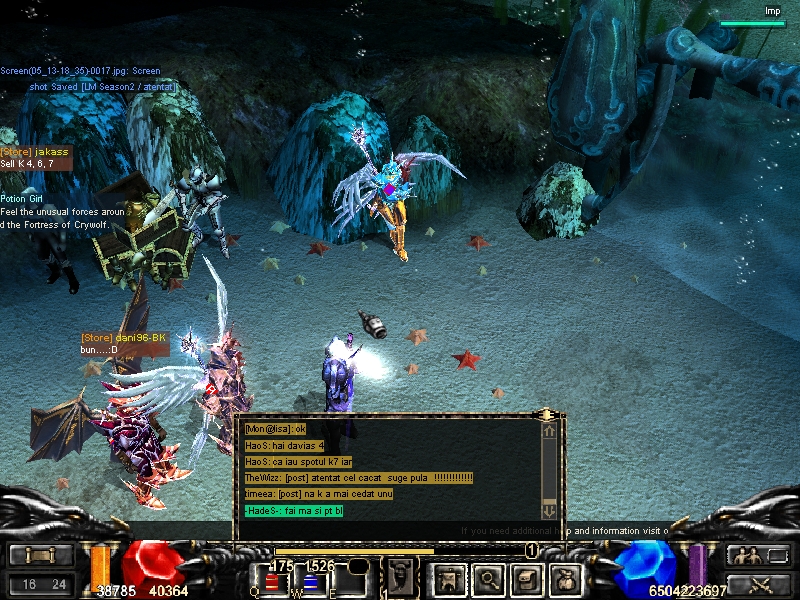The height and width of the screenshot is (600, 800).
Task: Click the pouch bag button
Action: pyautogui.click(x=565, y=578)
